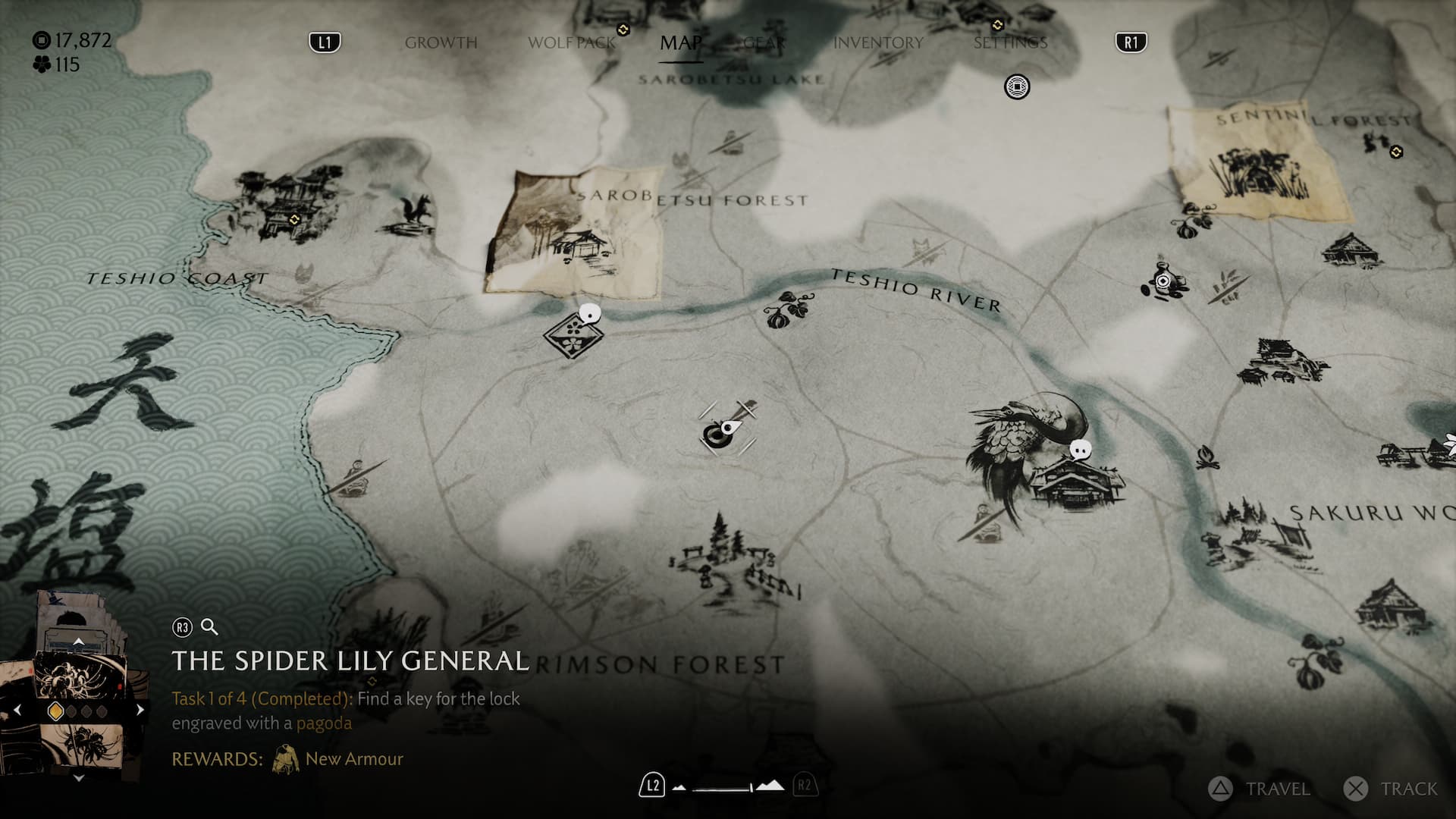Screen dimensions: 1456x819
Task: Open the Settings tab
Action: [1010, 42]
